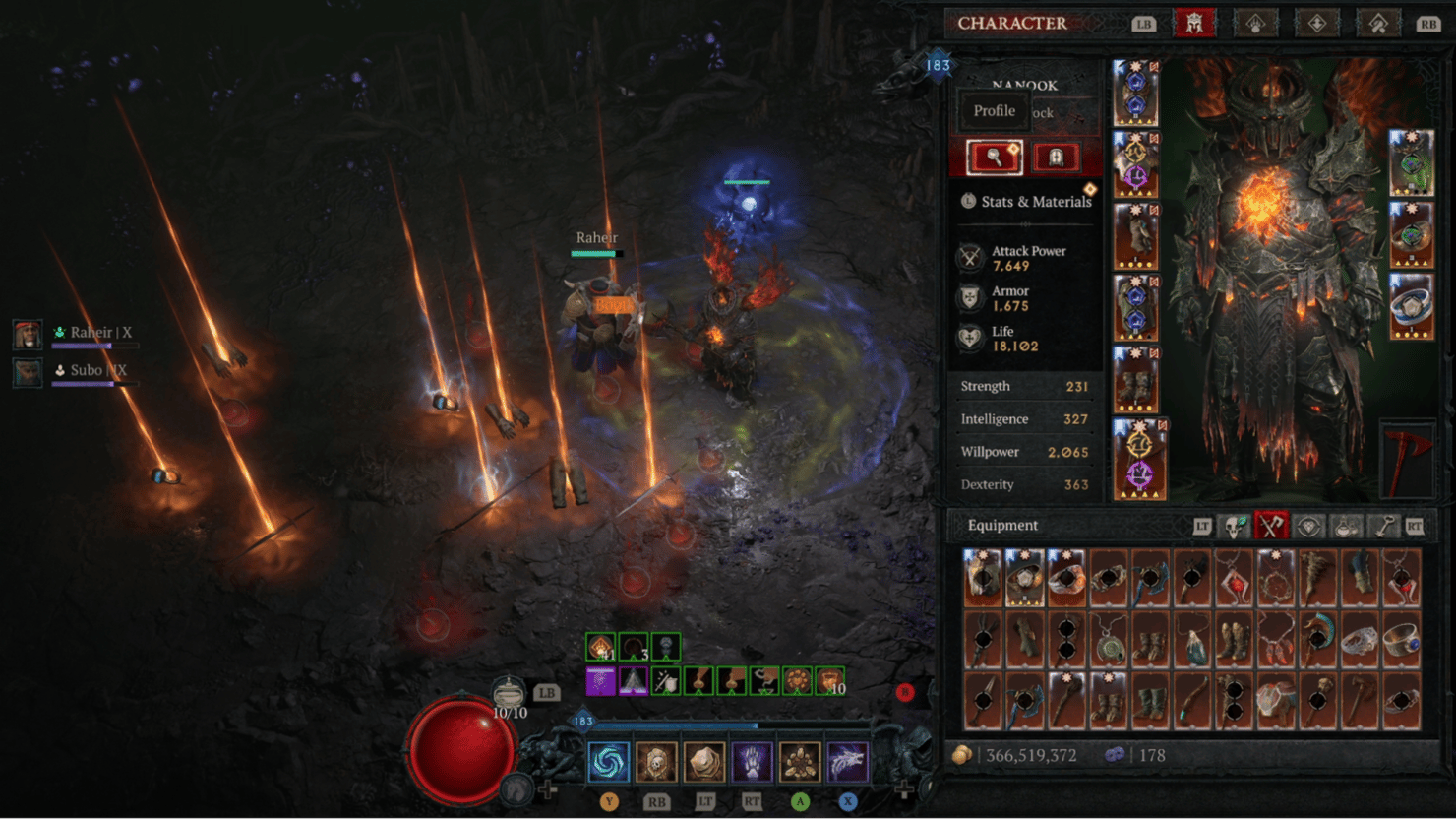Select the curved bow in inventory

[1192, 702]
